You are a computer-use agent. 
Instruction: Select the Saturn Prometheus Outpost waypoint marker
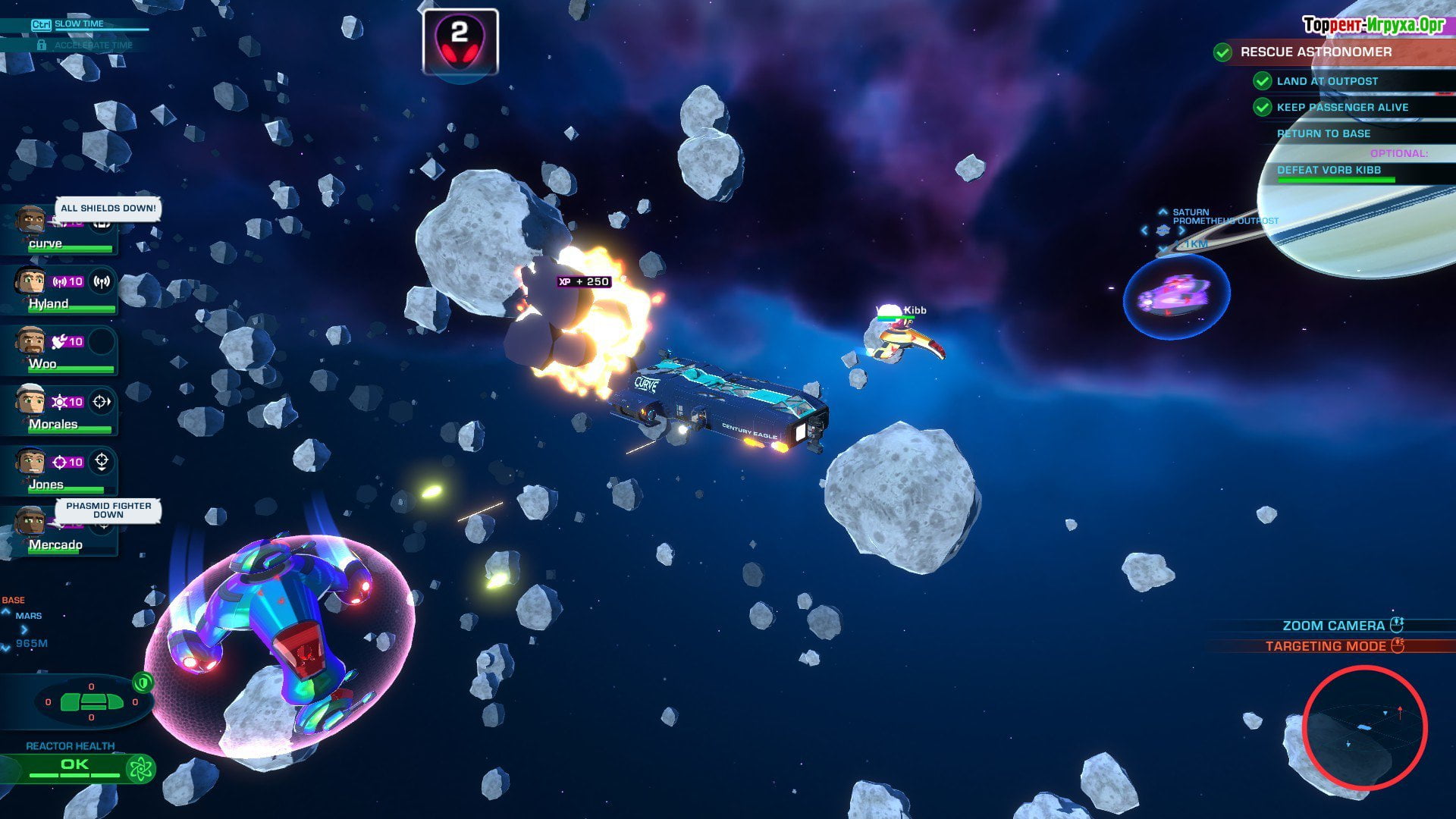tap(1163, 230)
